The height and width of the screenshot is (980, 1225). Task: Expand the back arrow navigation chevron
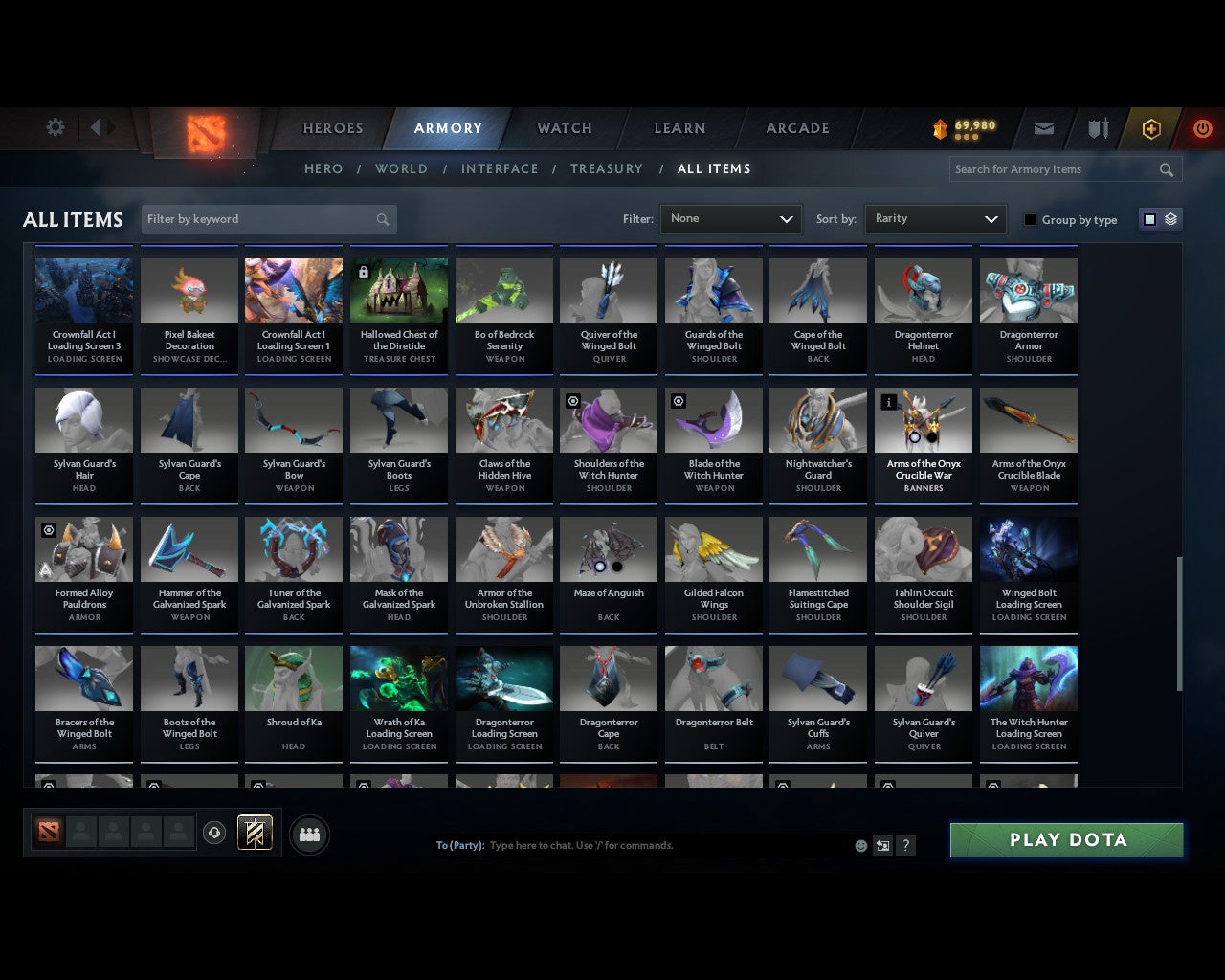click(98, 127)
